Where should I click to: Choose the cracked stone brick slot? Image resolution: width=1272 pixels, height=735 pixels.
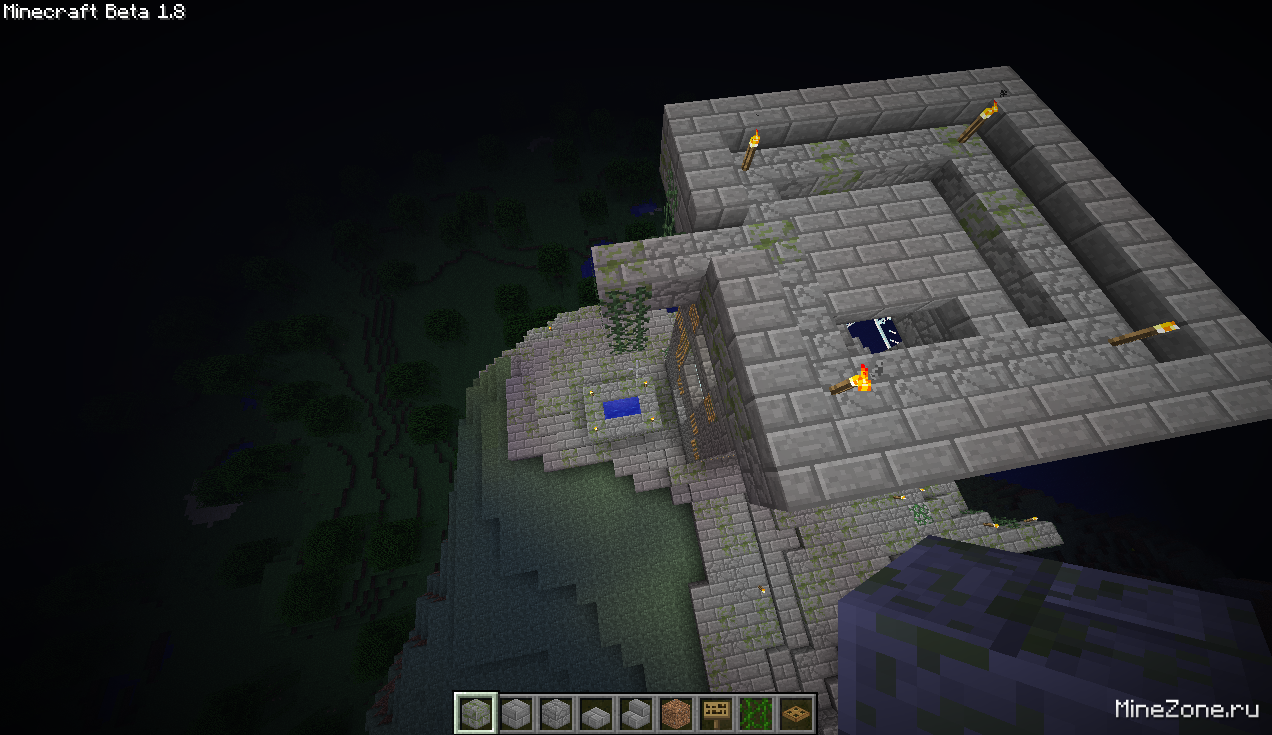[x=556, y=713]
